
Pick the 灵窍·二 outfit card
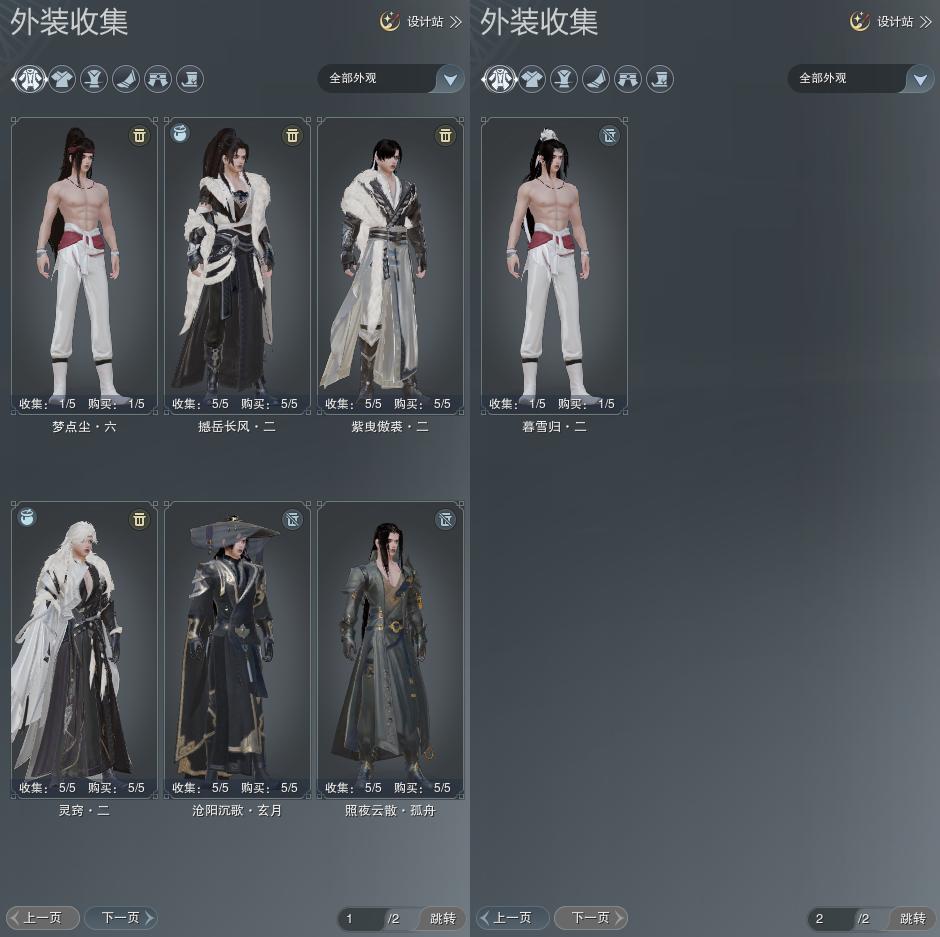[x=84, y=649]
